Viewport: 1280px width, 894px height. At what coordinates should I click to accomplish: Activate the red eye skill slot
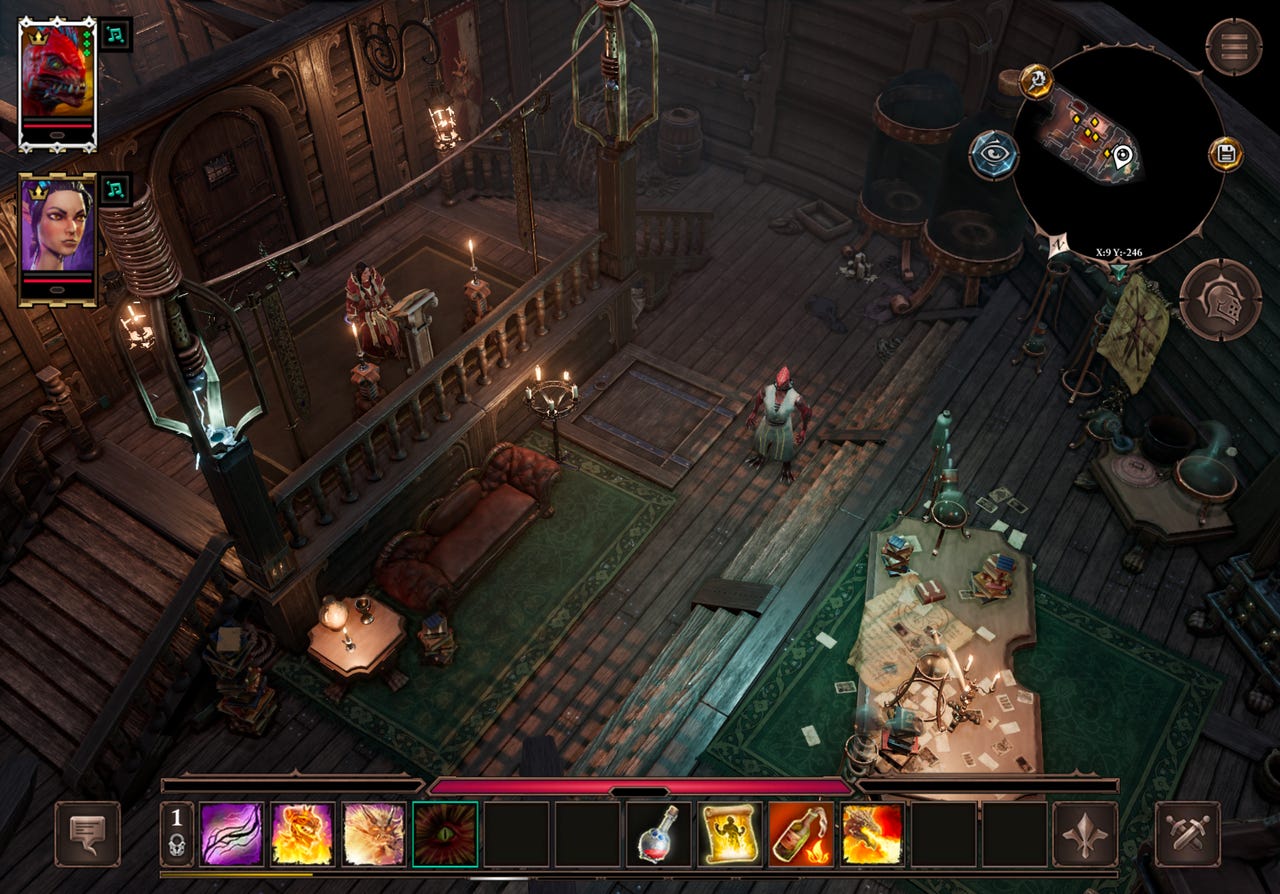point(445,834)
